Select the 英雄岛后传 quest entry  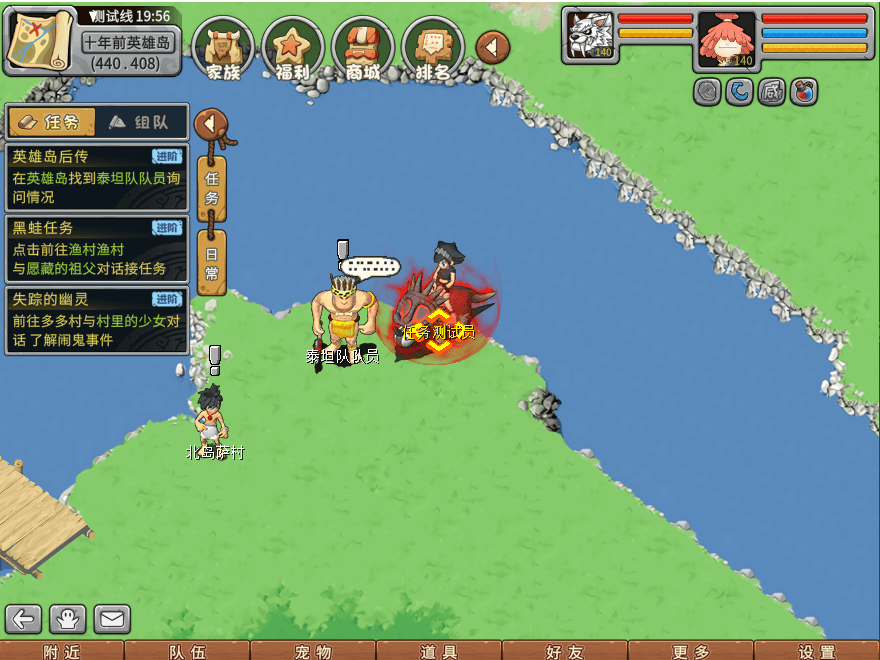[96, 177]
